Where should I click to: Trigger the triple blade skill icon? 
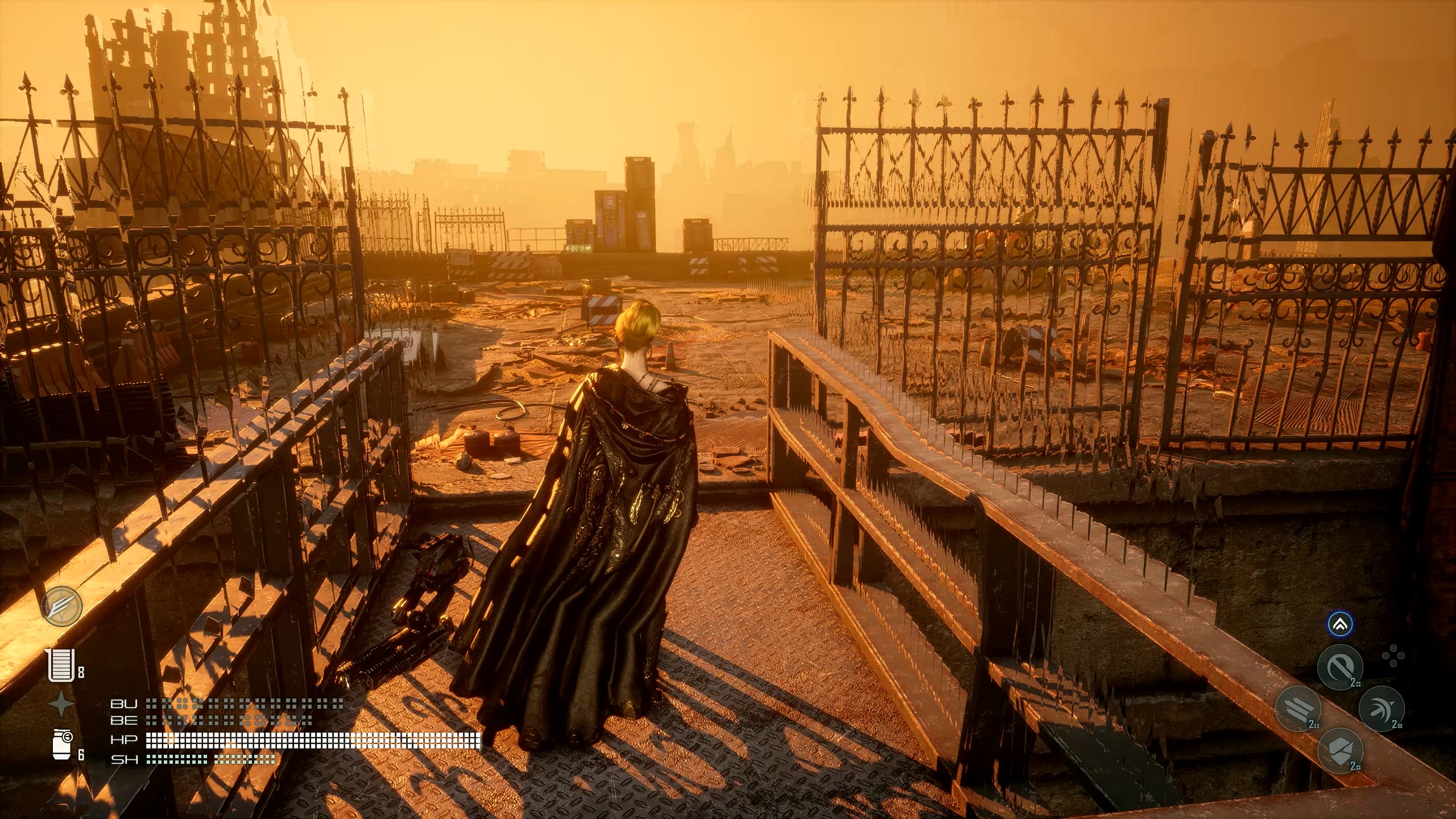click(x=1298, y=709)
